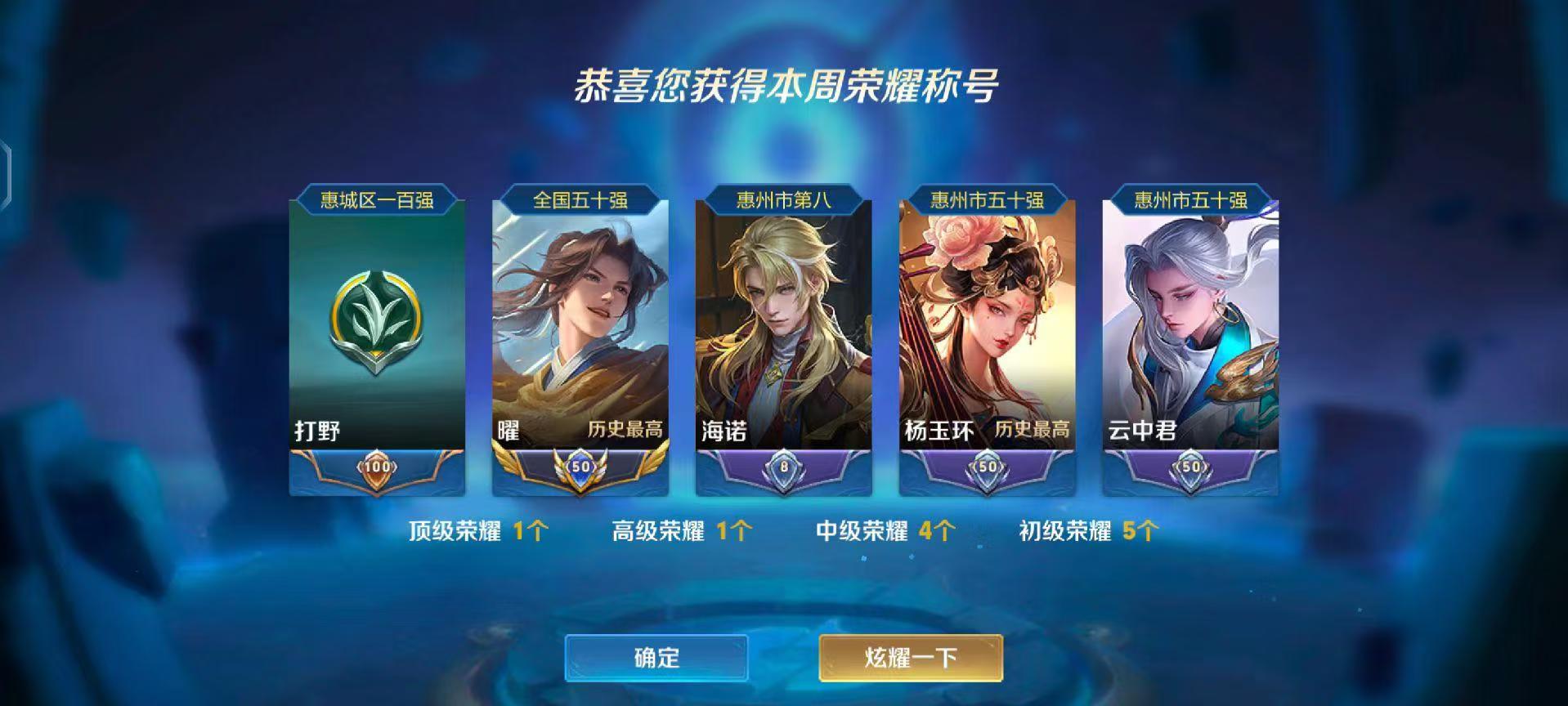
Task: Select the 海诺 hero portrait
Action: click(781, 319)
